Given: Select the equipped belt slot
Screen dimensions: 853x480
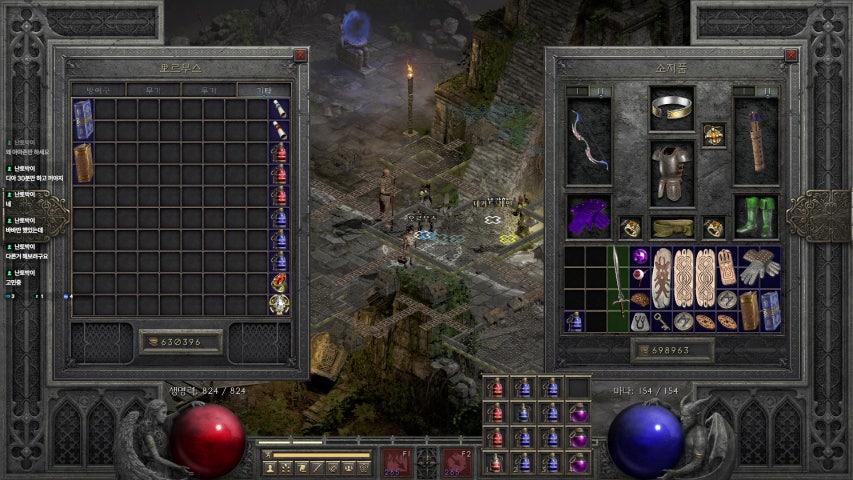Looking at the screenshot, I should (x=672, y=228).
